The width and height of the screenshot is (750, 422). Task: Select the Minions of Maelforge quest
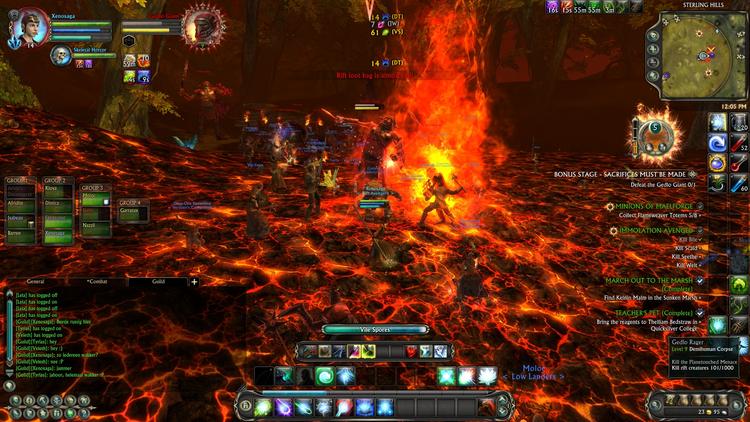coord(650,206)
